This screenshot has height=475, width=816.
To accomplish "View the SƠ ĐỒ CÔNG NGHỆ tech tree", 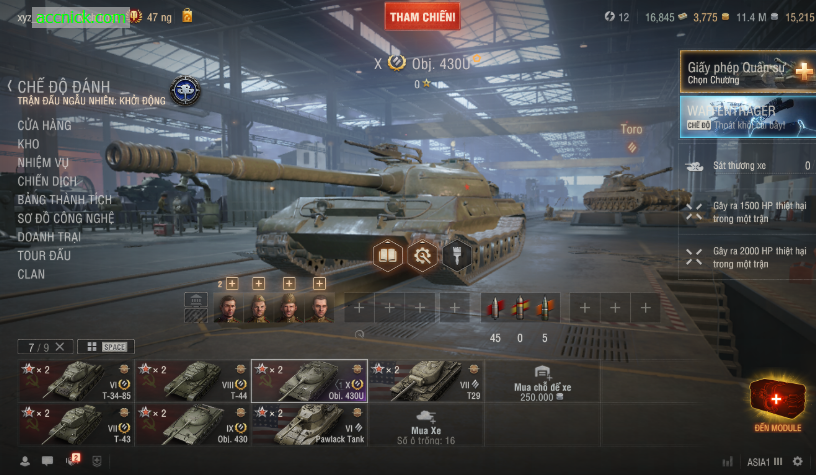I will pyautogui.click(x=66, y=218).
